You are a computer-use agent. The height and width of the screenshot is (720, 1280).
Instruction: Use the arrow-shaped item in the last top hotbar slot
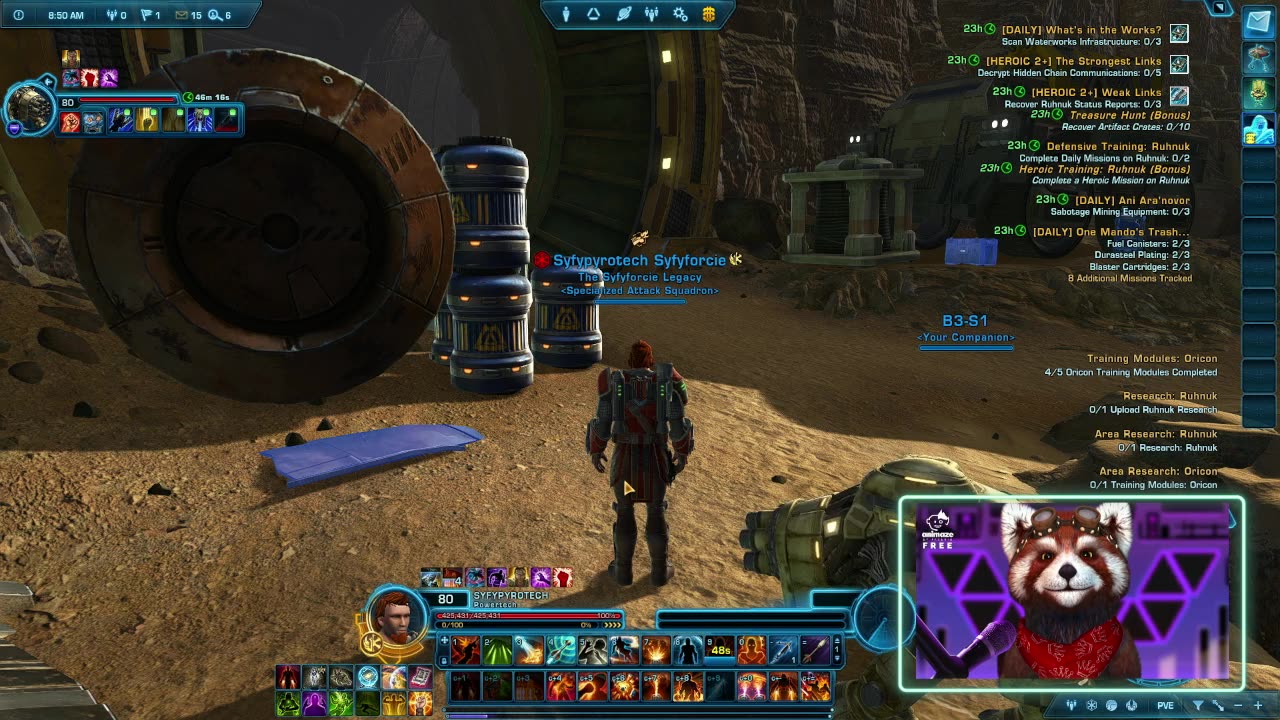[x=815, y=651]
